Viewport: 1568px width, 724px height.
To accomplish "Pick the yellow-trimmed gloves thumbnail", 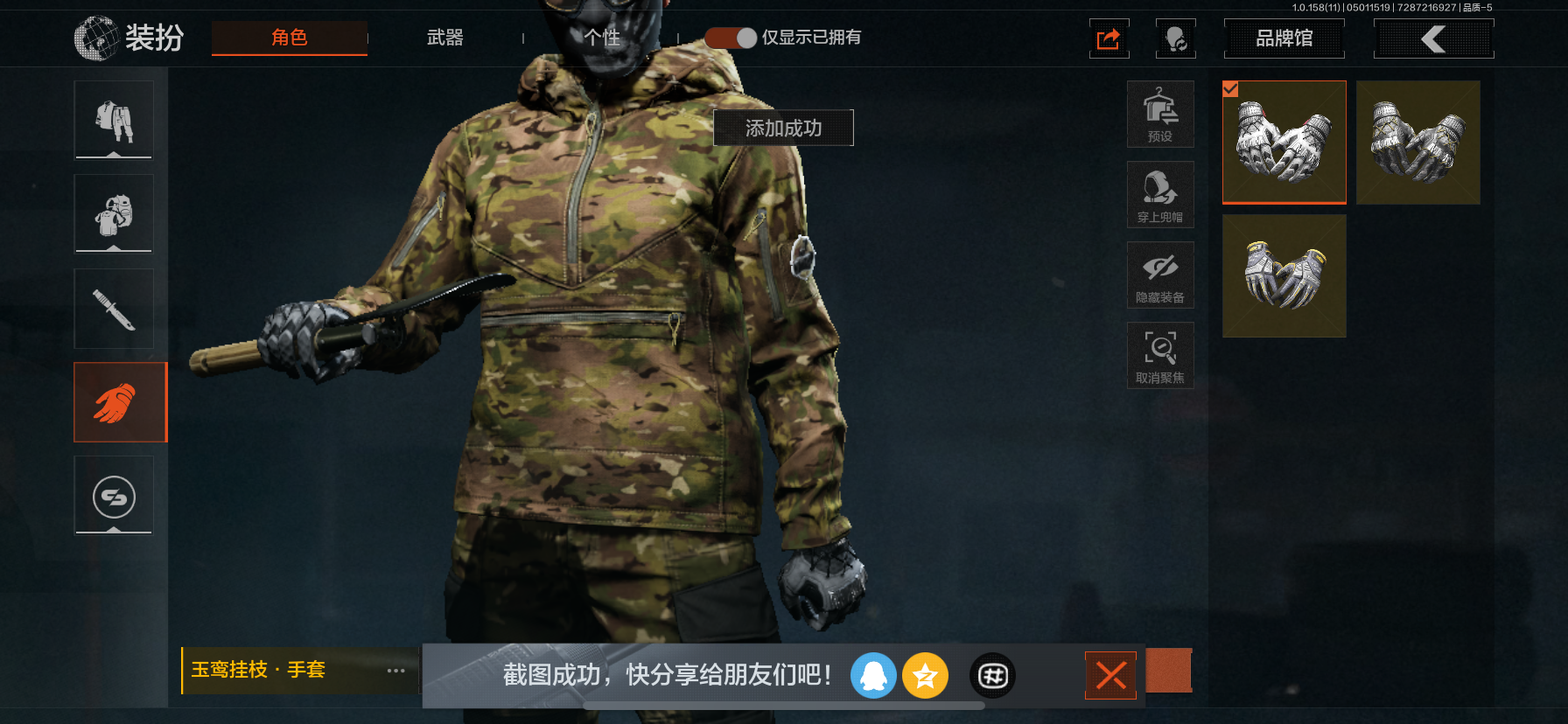I will [x=1284, y=275].
